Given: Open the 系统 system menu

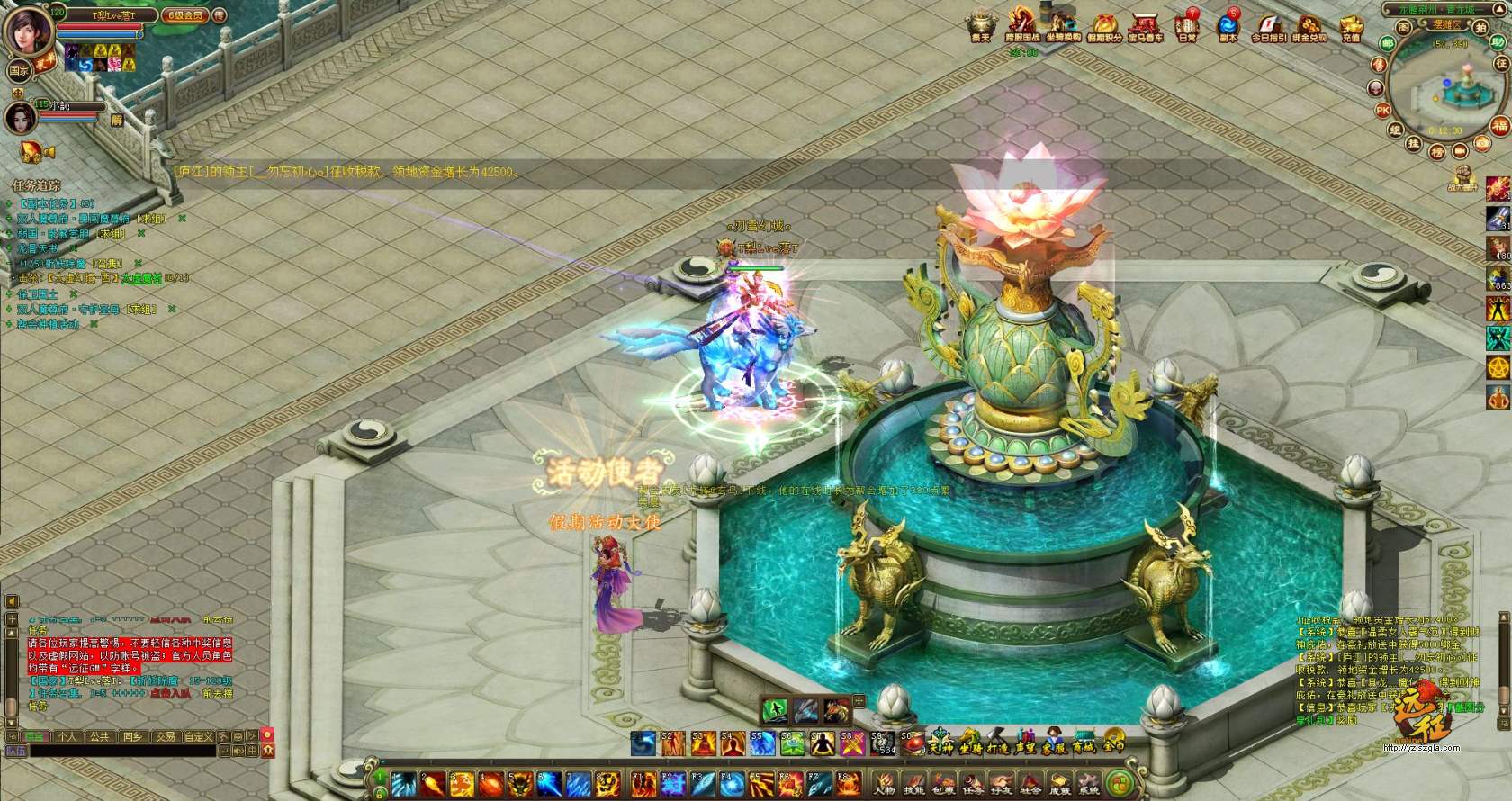Looking at the screenshot, I should tap(1089, 783).
